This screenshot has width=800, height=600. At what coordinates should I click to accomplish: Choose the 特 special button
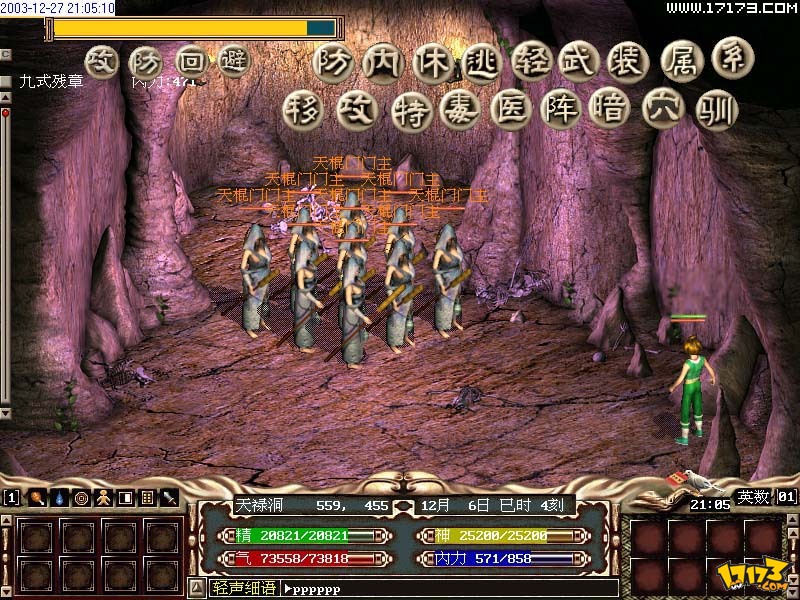(x=410, y=109)
